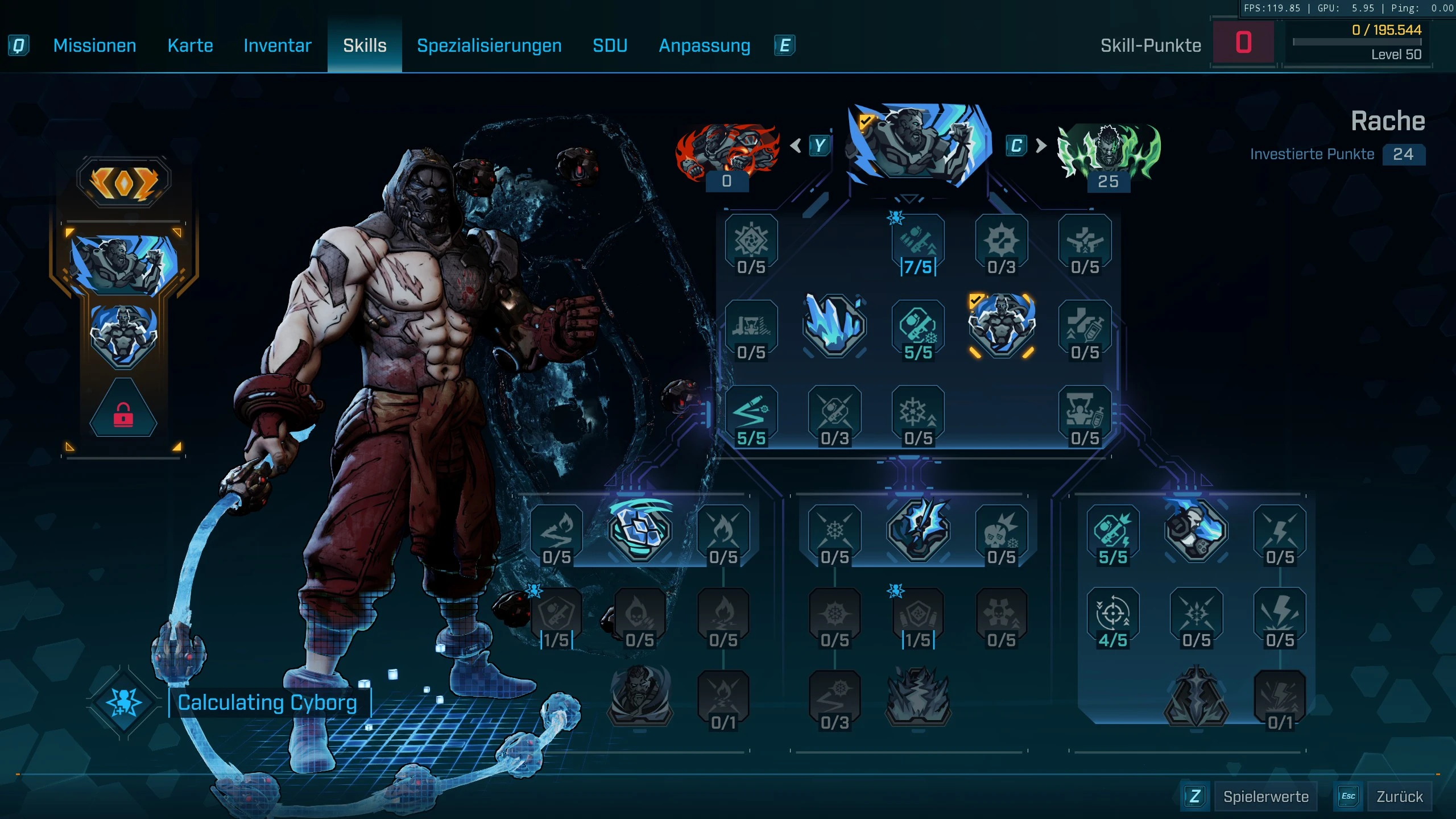1456x819 pixels.
Task: Select the bearded face capstone skill node
Action: pyautogui.click(x=639, y=695)
